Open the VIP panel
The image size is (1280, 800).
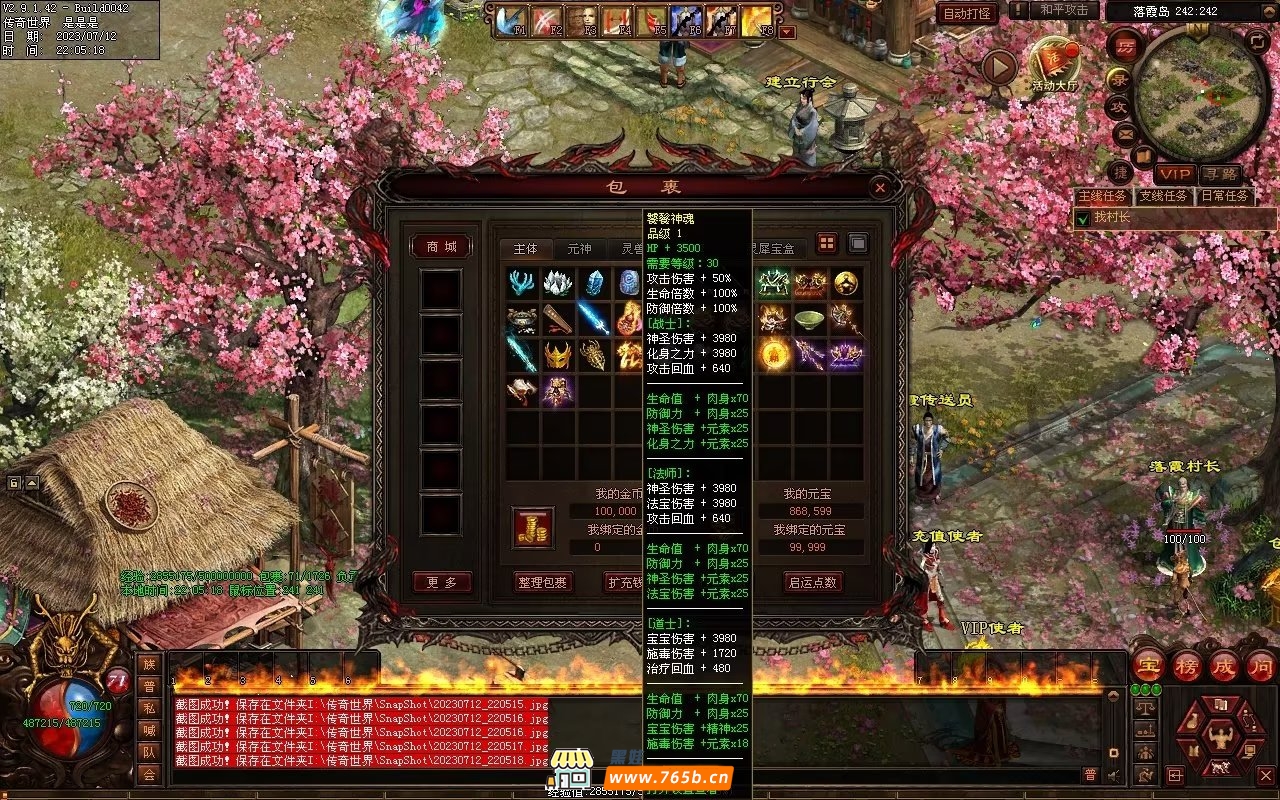coord(1175,173)
